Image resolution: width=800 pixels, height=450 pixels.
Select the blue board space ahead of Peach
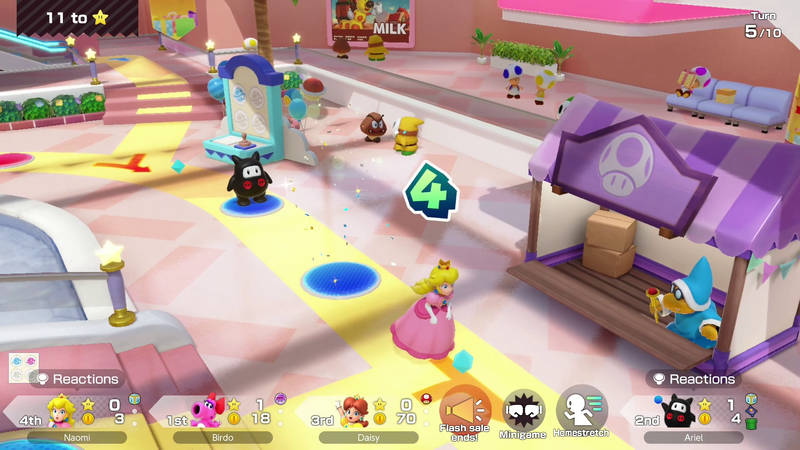pyautogui.click(x=340, y=277)
